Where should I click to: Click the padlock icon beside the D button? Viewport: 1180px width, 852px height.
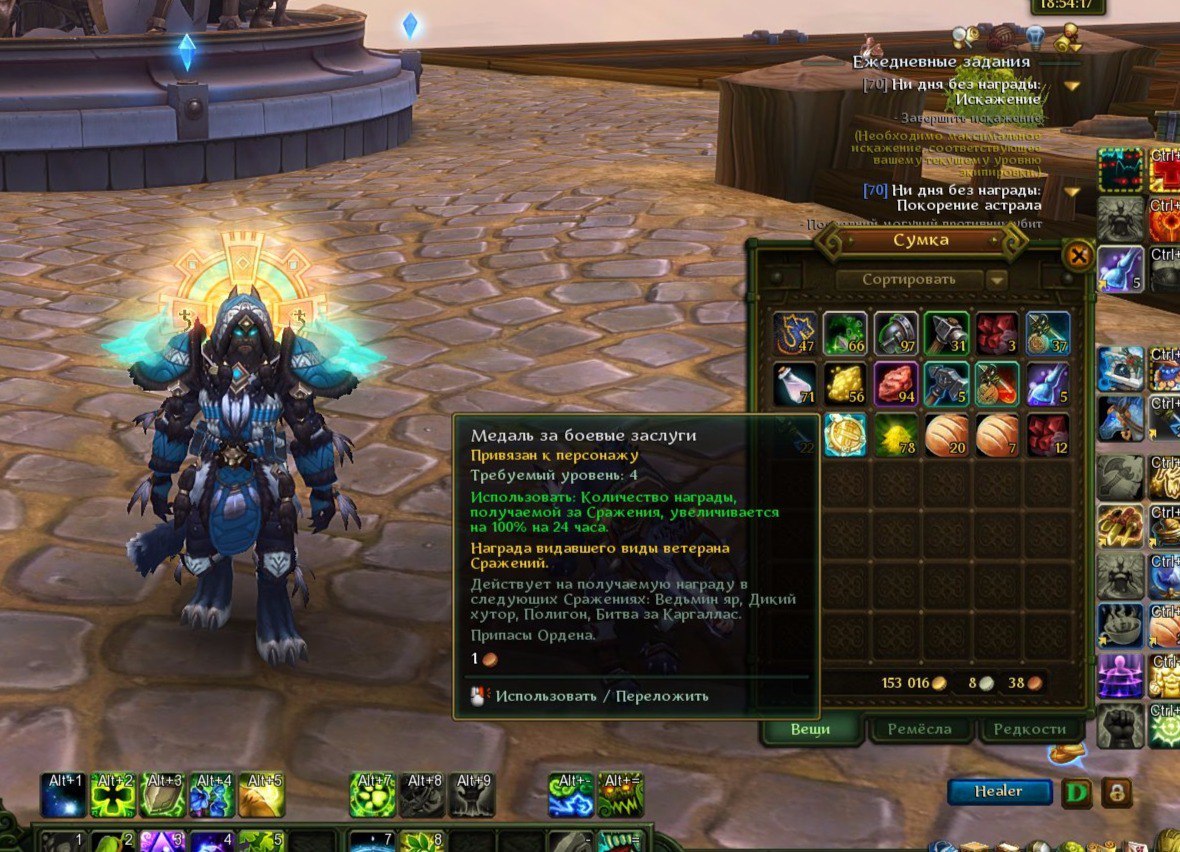tap(1116, 792)
